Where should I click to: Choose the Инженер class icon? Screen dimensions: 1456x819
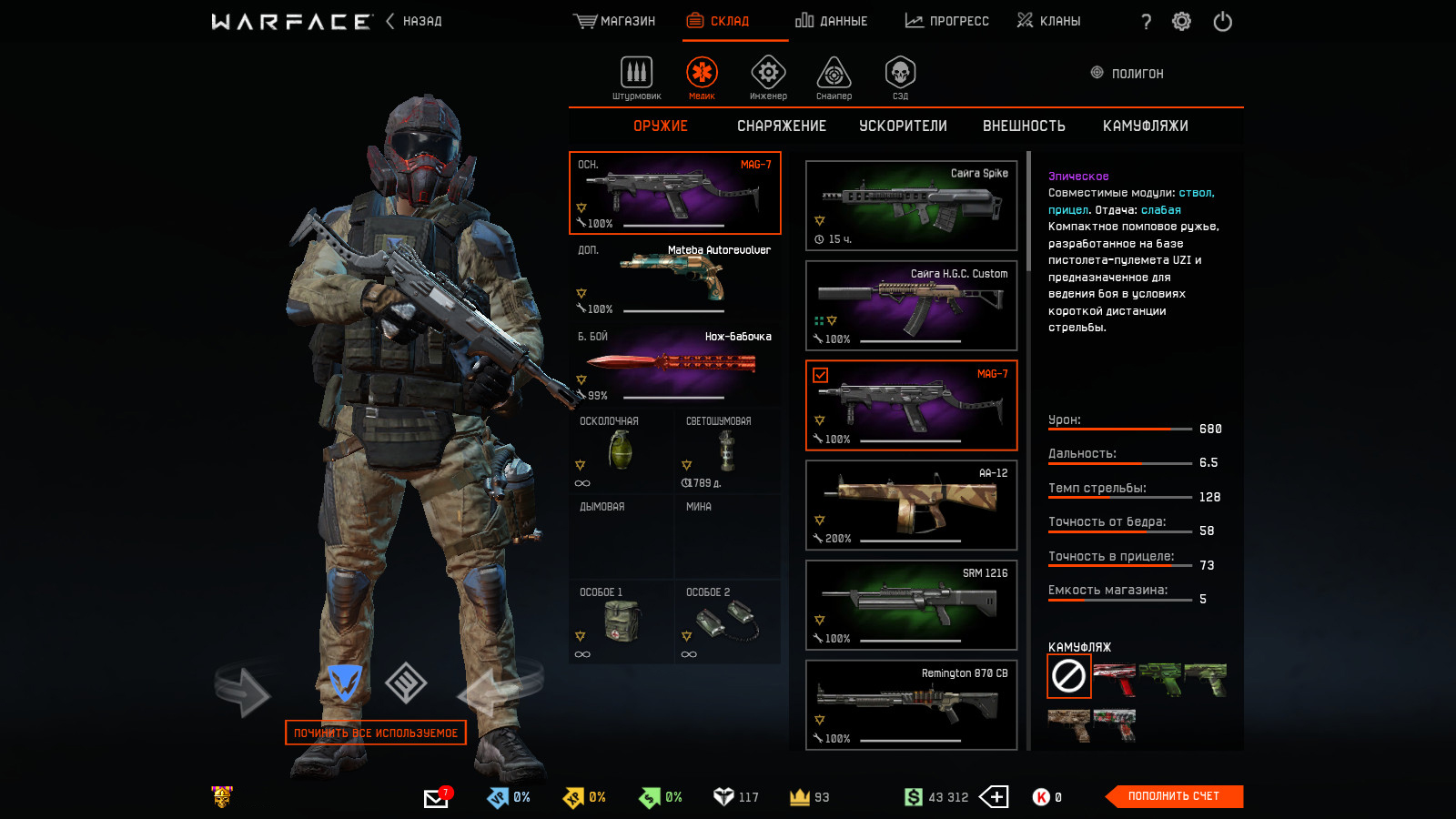point(768,77)
